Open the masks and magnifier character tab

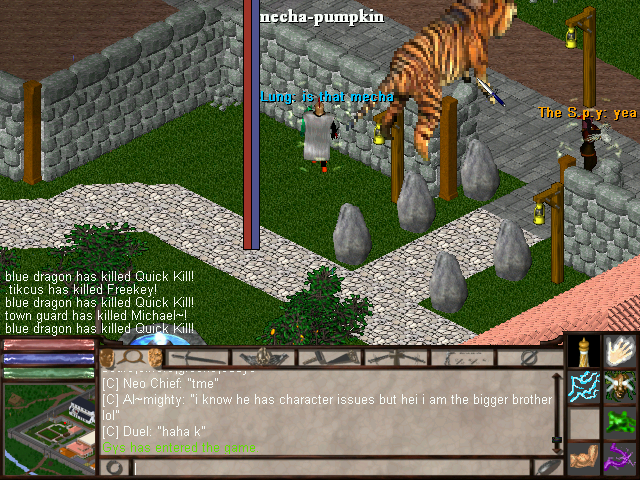pyautogui.click(x=131, y=357)
